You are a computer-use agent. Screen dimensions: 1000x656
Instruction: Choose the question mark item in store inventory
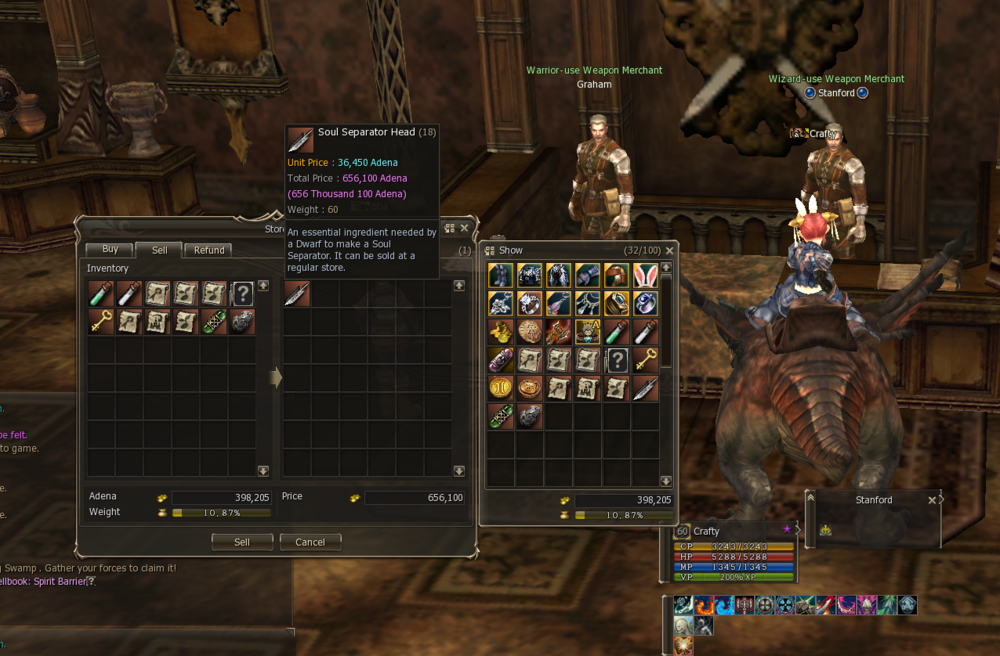241,294
